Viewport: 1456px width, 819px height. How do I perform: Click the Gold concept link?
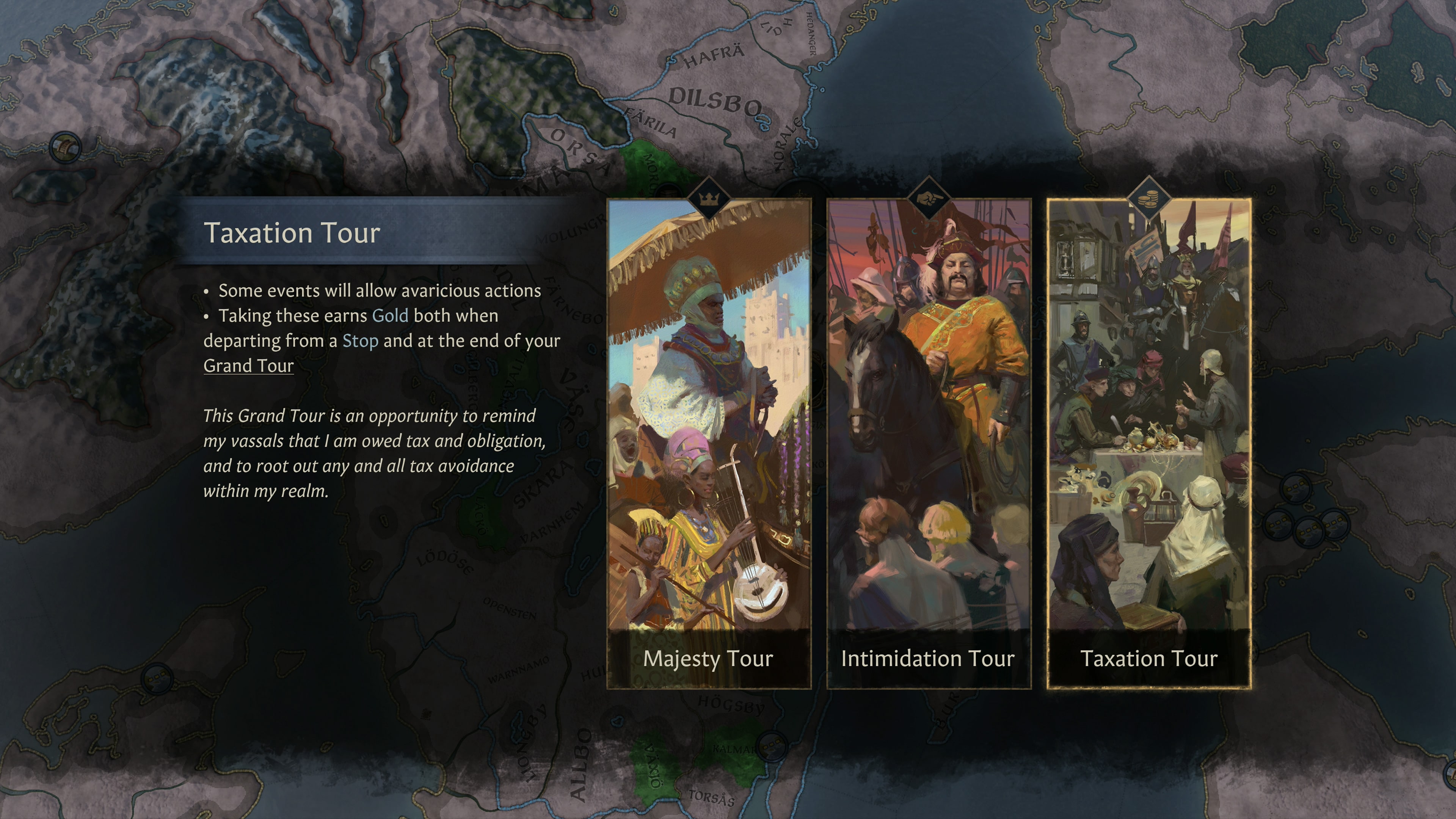click(391, 315)
